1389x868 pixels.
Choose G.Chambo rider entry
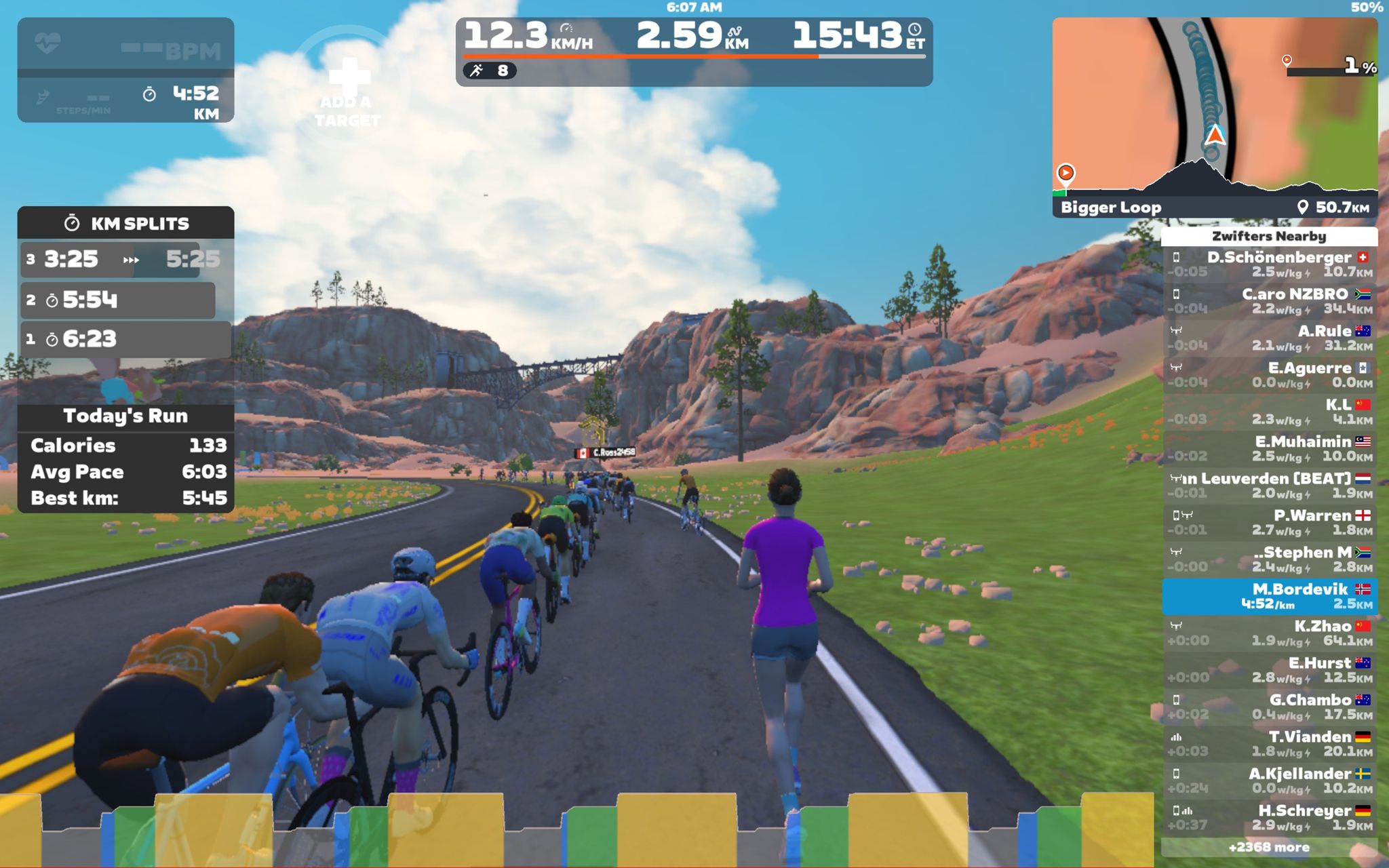[x=1270, y=707]
